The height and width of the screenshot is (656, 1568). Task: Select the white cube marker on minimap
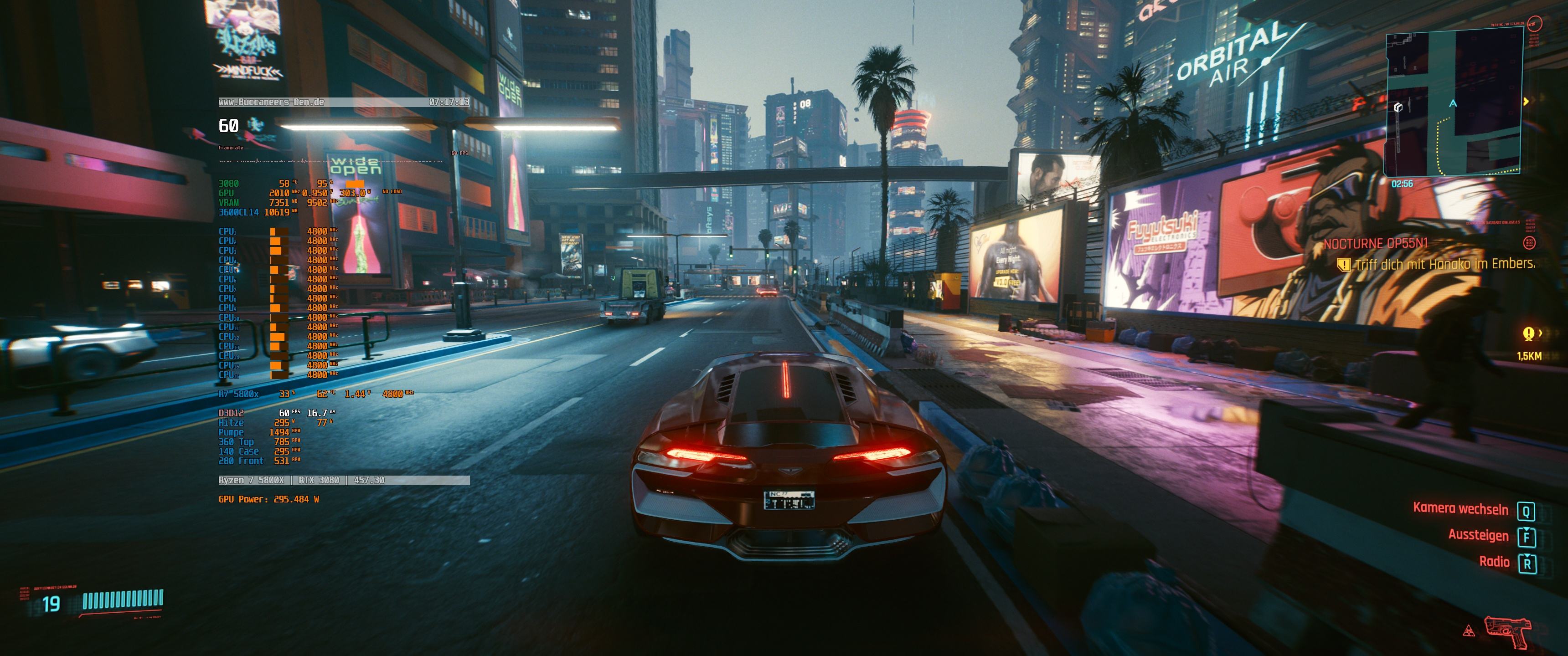tap(1398, 108)
